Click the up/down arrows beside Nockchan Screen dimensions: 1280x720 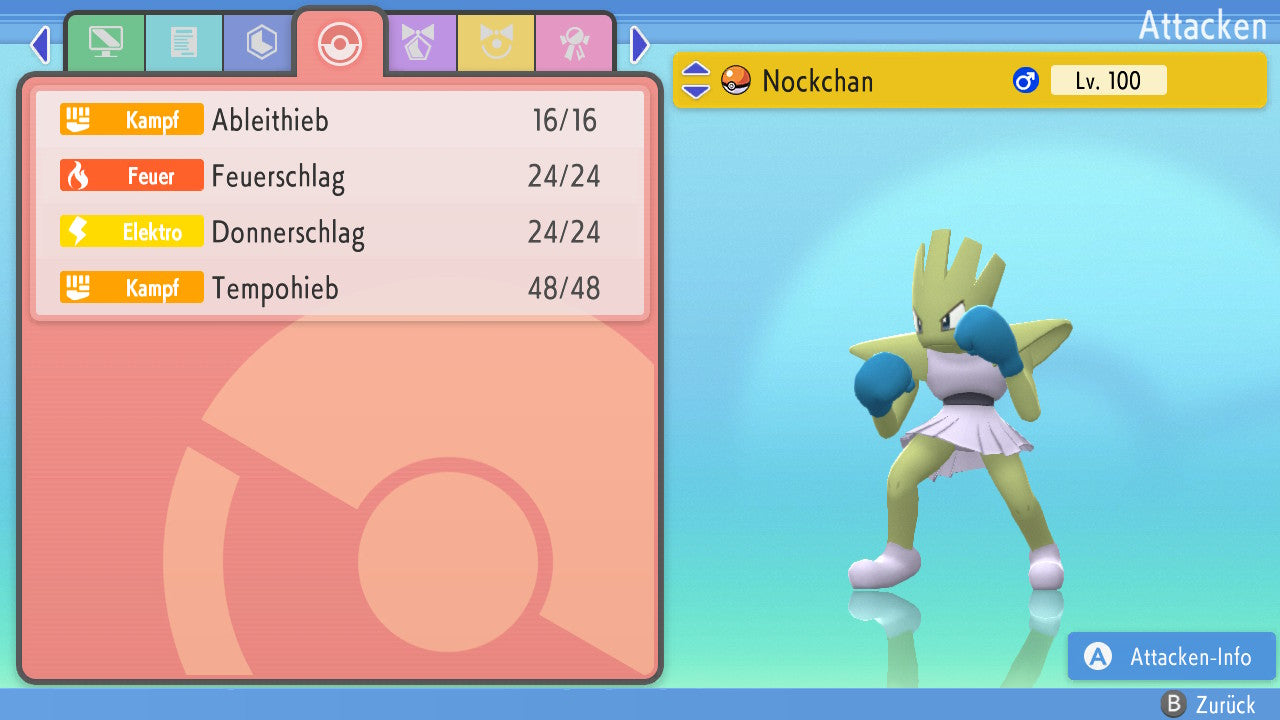(x=696, y=81)
